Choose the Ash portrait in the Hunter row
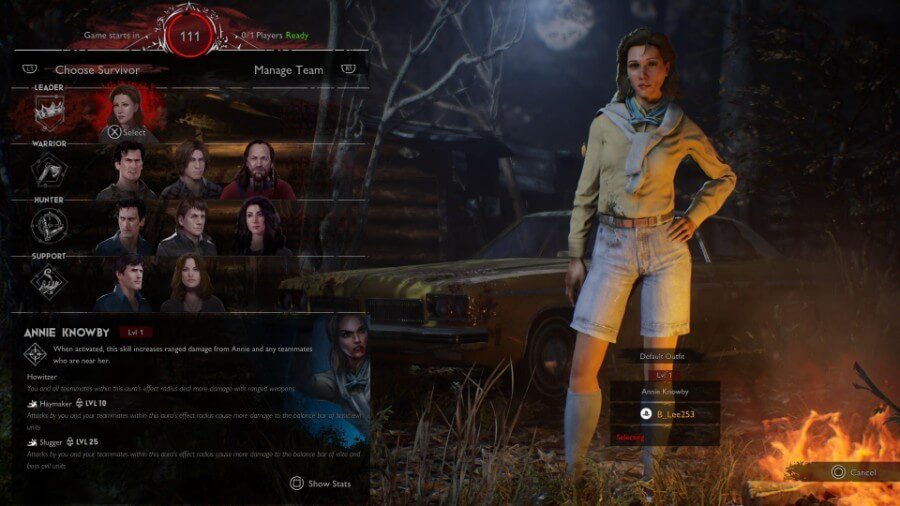This screenshot has width=900, height=506. (x=126, y=227)
